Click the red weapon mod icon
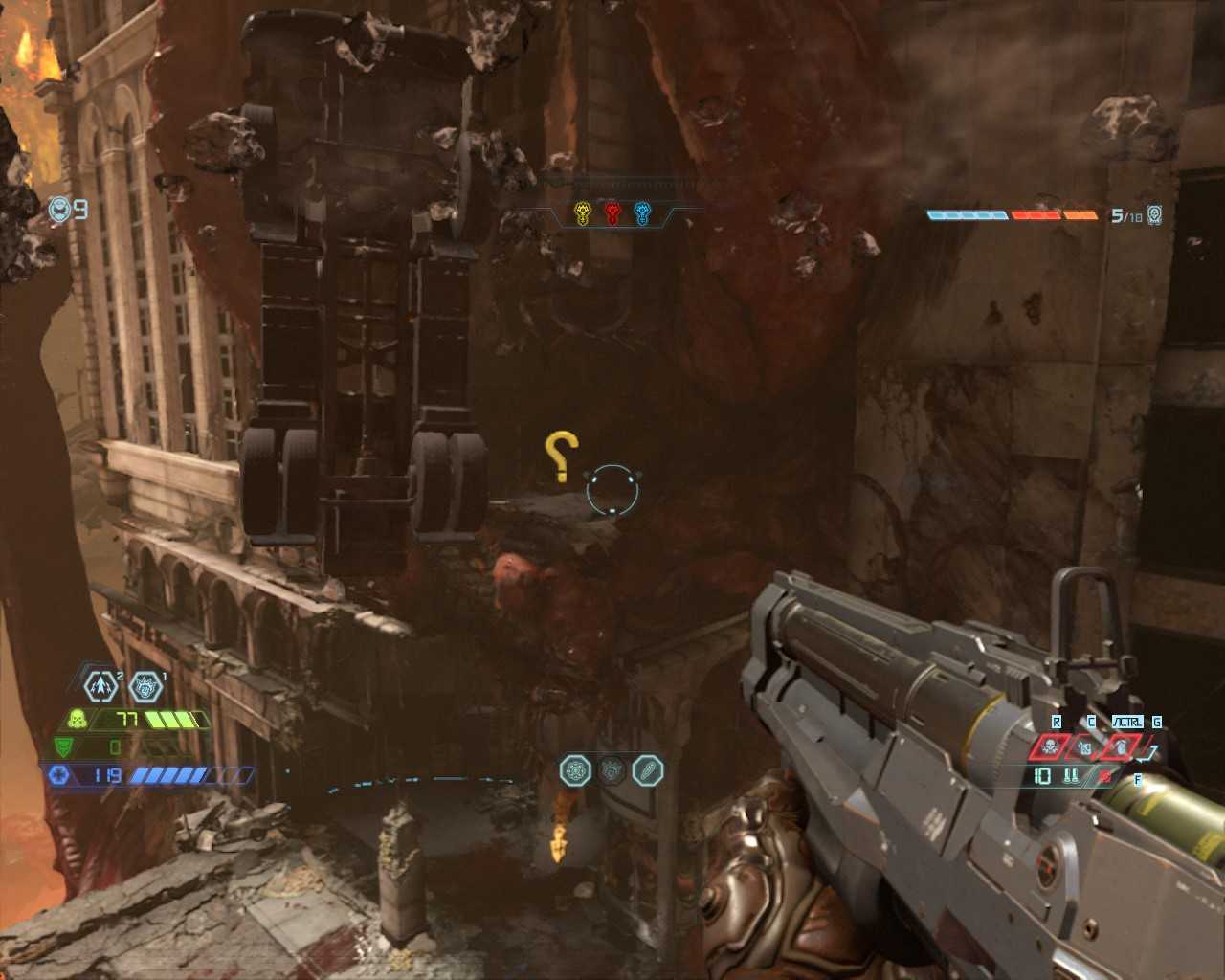This screenshot has width=1225, height=980. pos(1106,776)
